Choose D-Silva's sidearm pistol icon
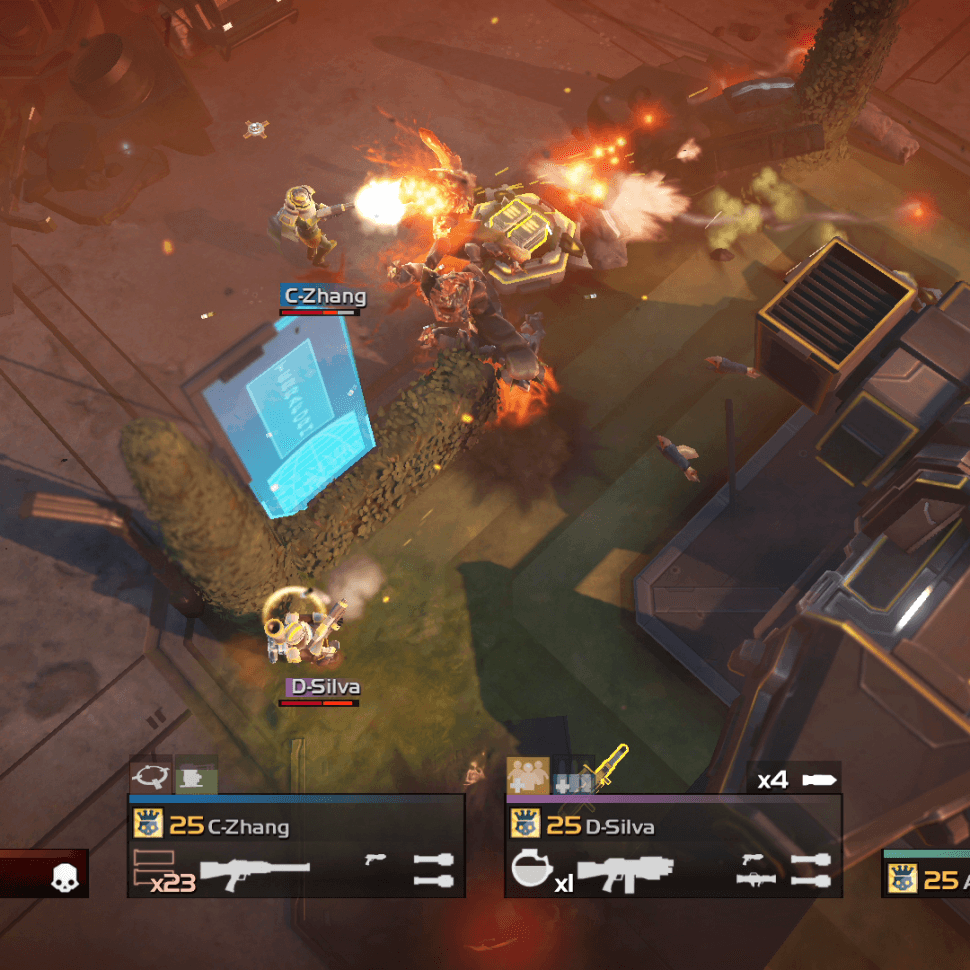Viewport: 970px width, 970px height. (753, 859)
